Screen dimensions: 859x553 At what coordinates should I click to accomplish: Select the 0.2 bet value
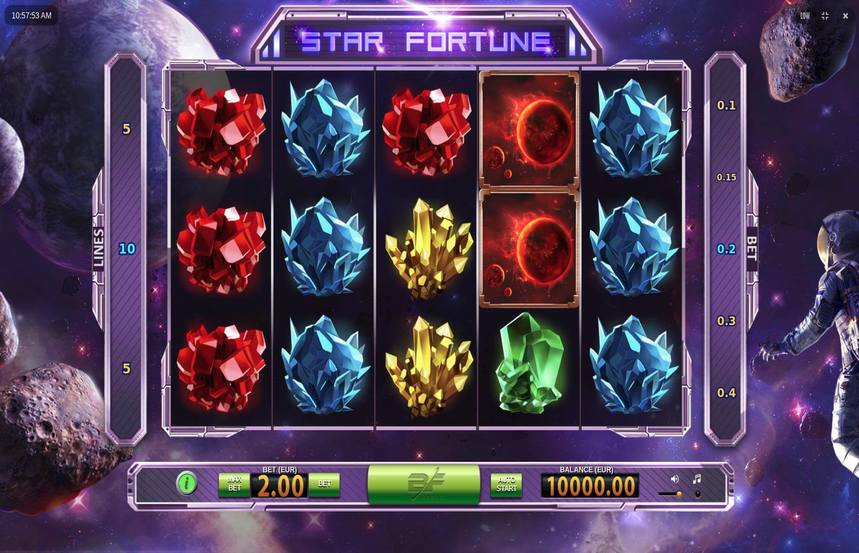pos(726,249)
